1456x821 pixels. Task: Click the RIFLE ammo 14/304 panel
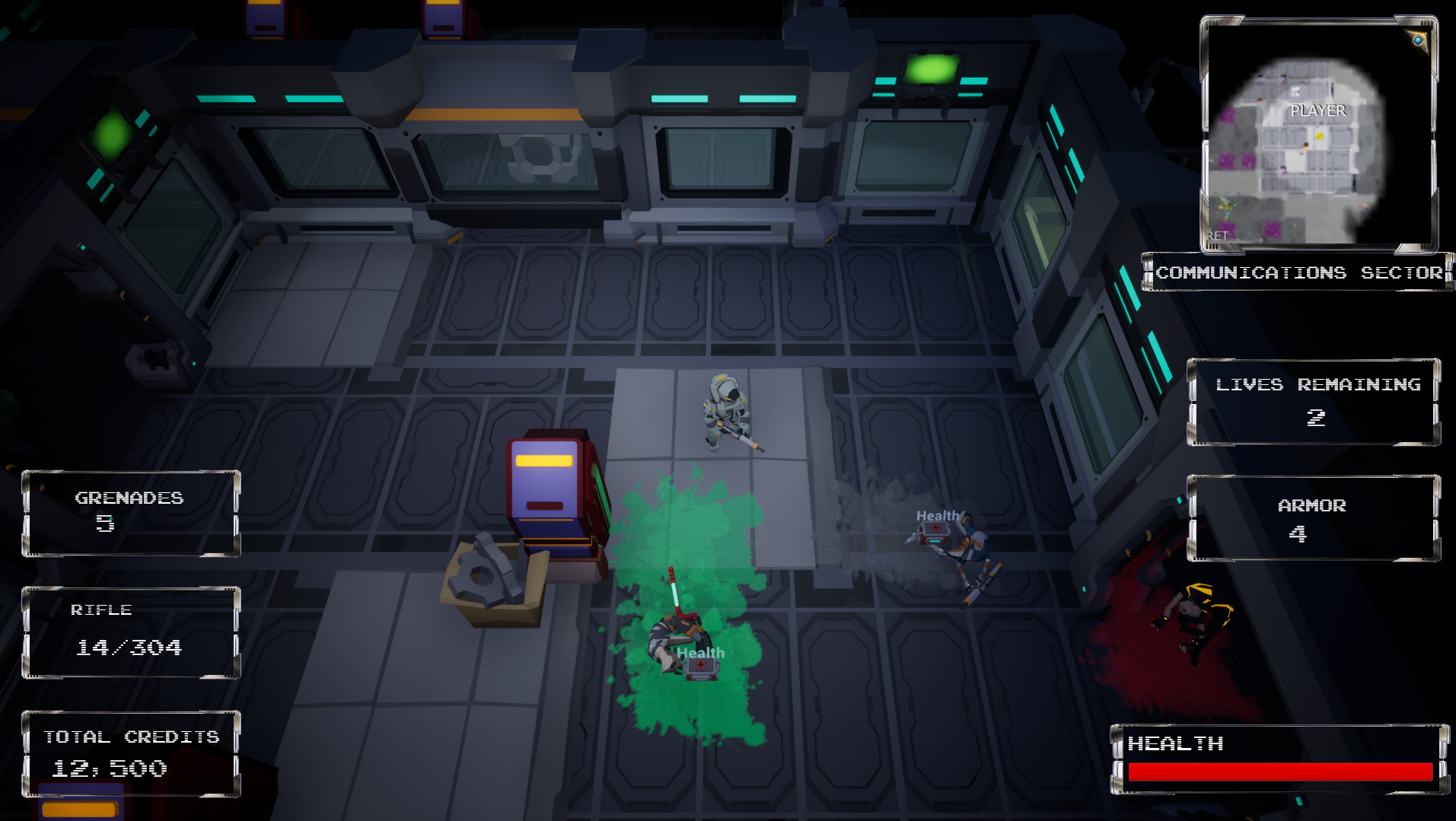pos(129,630)
